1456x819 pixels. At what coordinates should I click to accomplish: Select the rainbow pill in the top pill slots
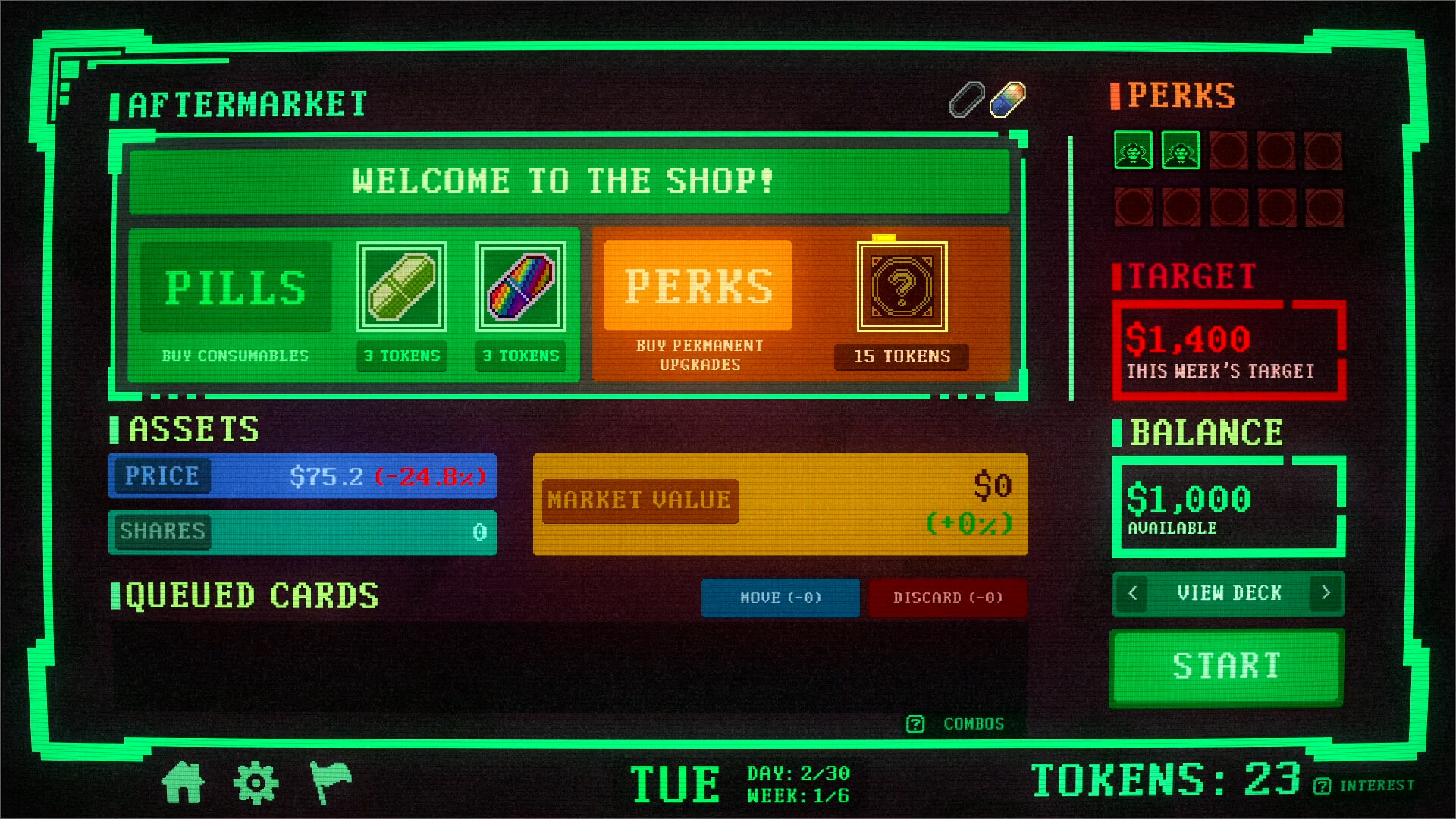pos(1008,99)
